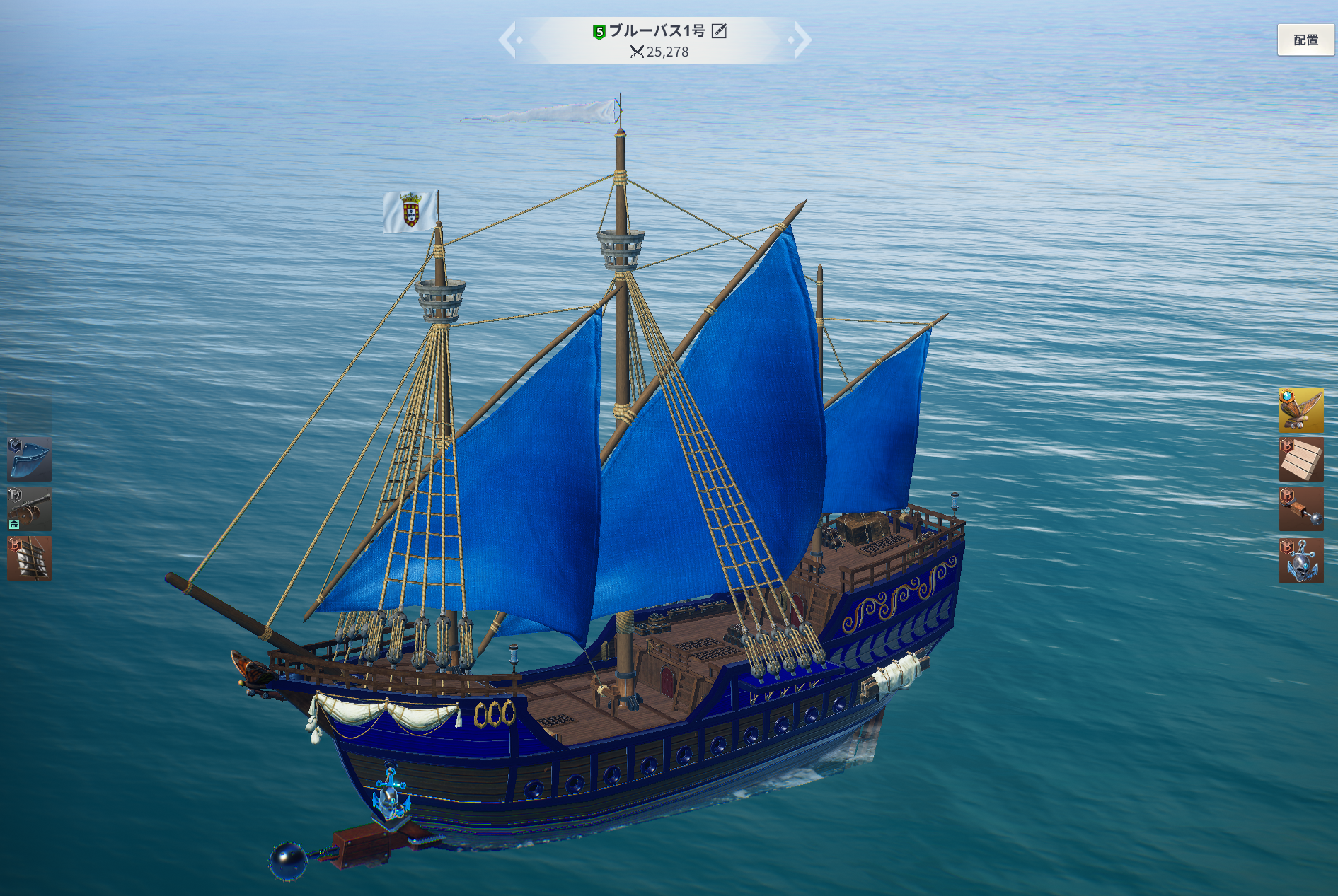The width and height of the screenshot is (1338, 896).
Task: Select the spiked ram equipment slot
Action: click(x=1300, y=509)
